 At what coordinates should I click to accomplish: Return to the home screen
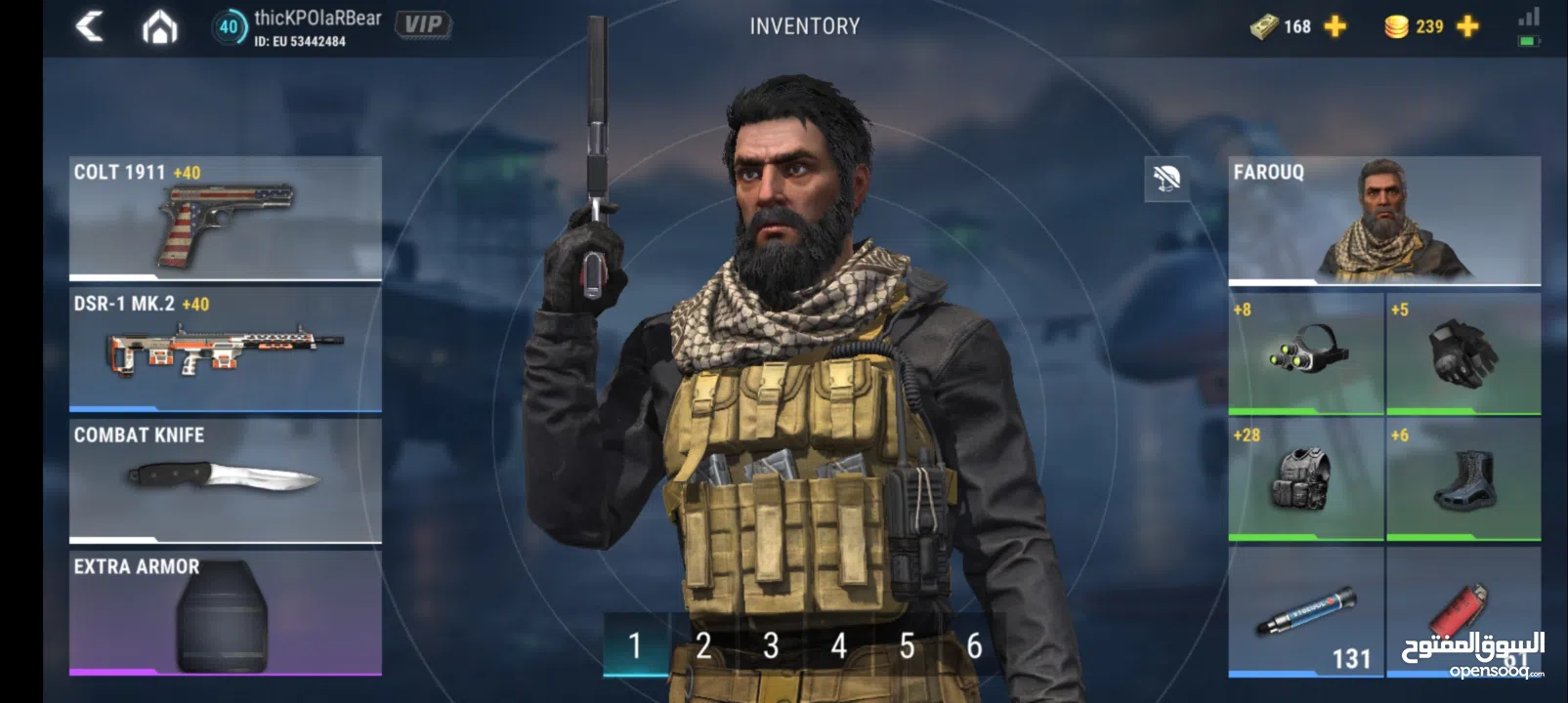click(x=159, y=27)
